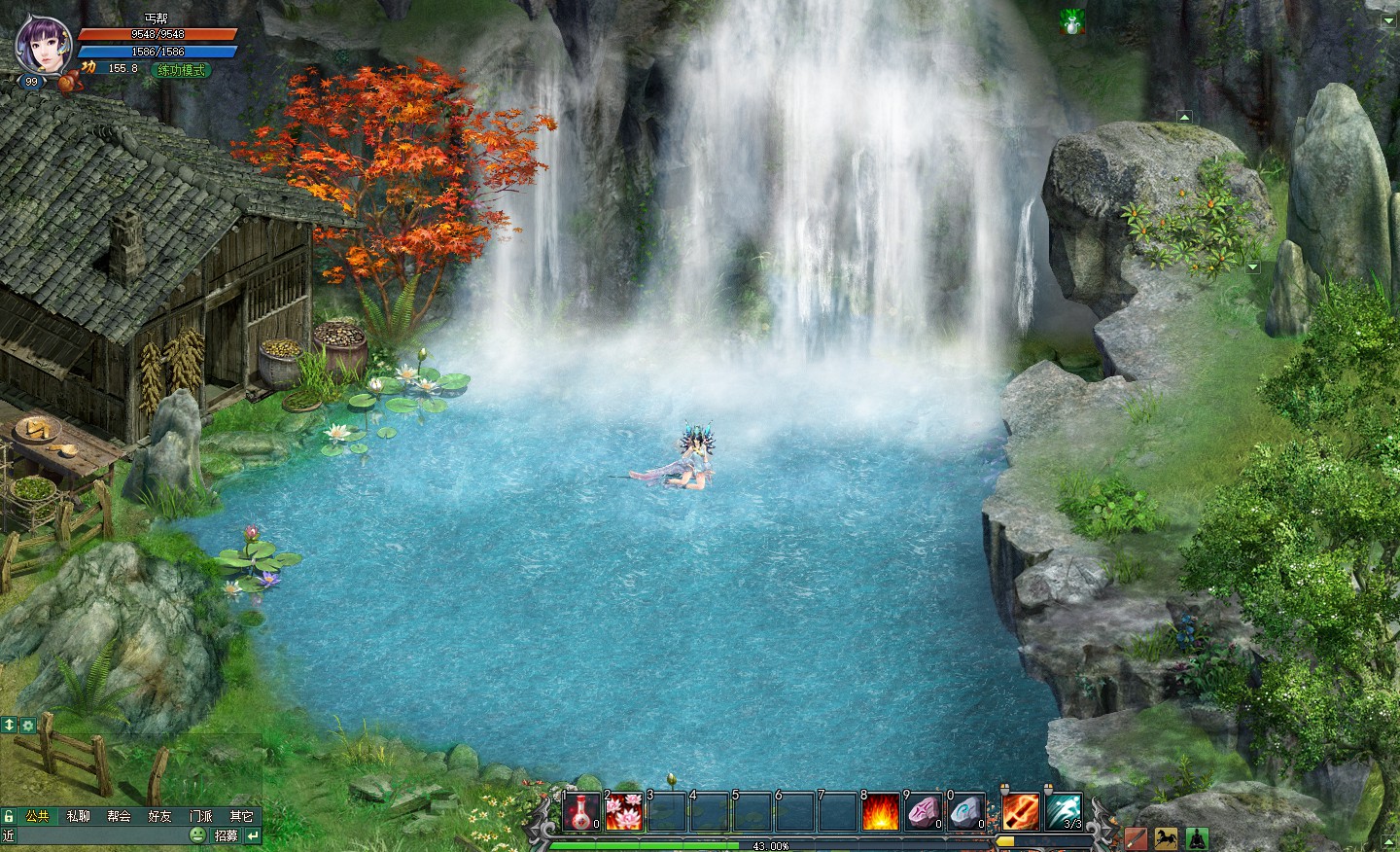This screenshot has width=1400, height=852.
Task: Start meditating with the green seated-figure button
Action: [x=1196, y=837]
